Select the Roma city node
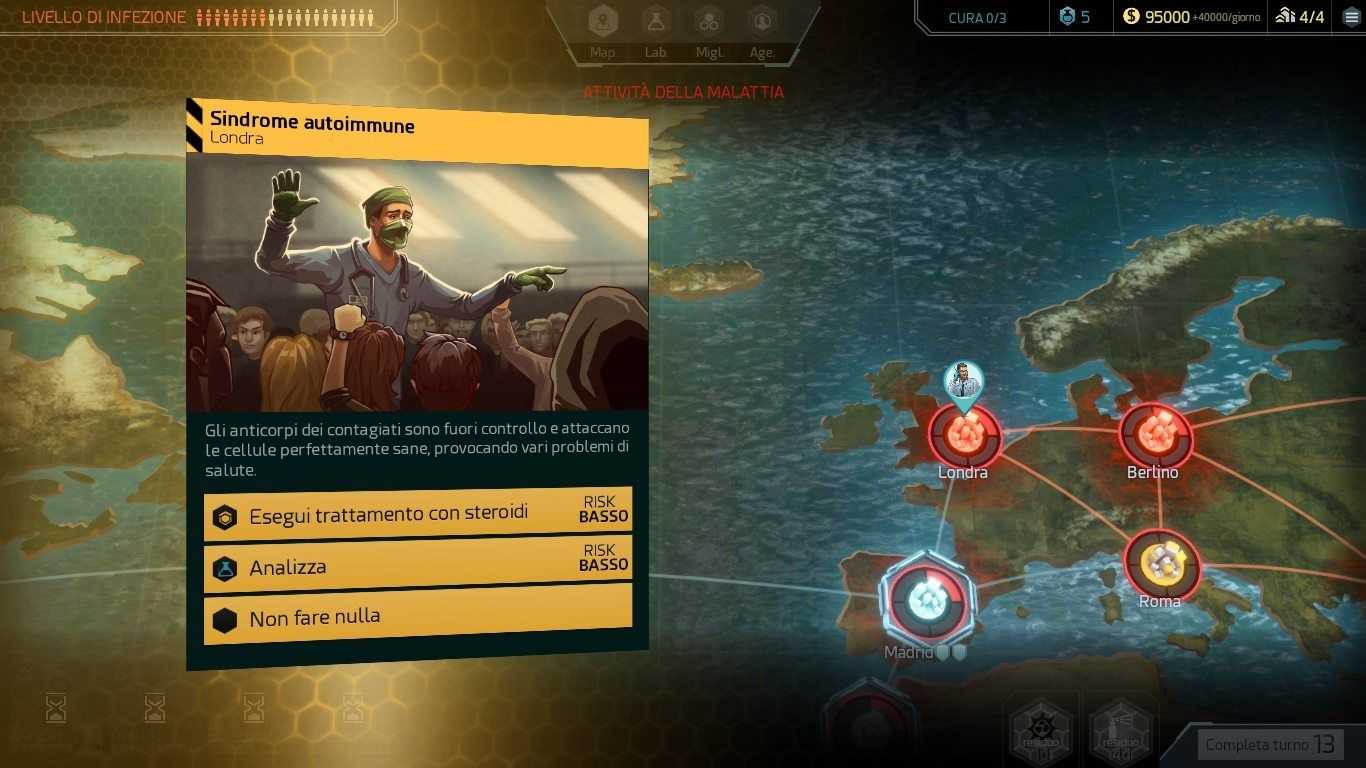The height and width of the screenshot is (768, 1366). pos(1162,564)
